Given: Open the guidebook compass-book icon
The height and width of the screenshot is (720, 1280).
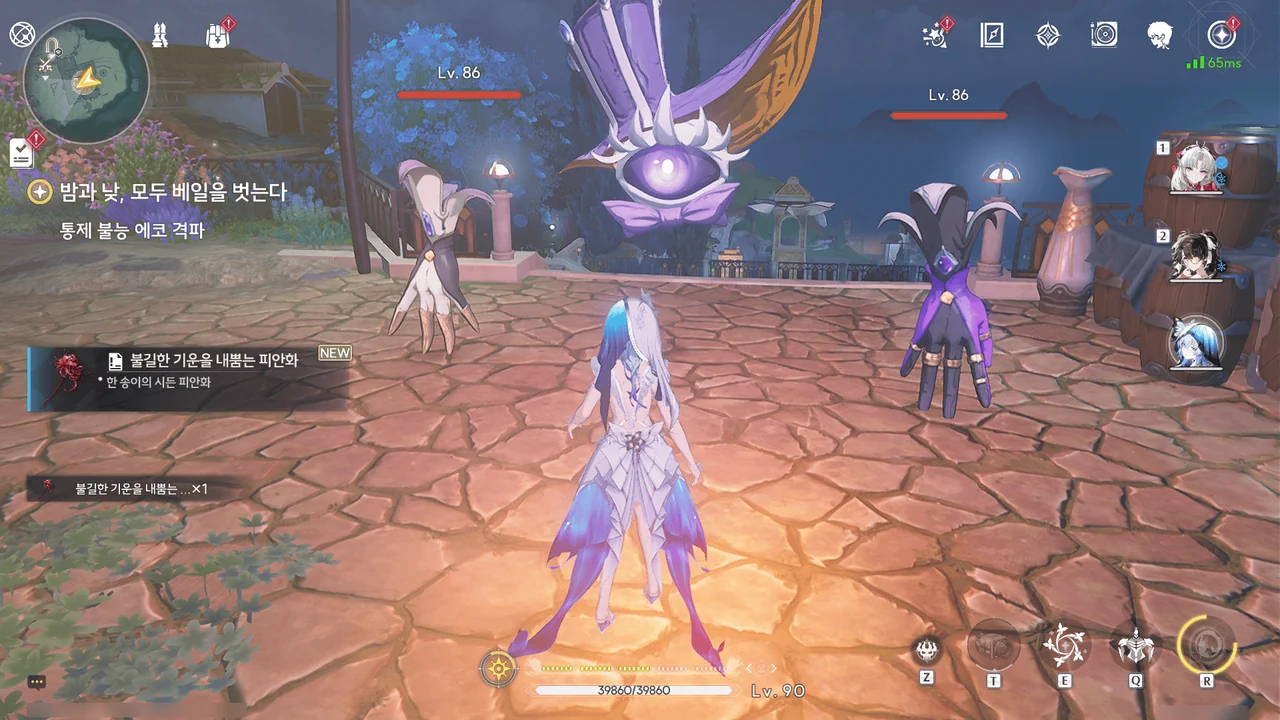Looking at the screenshot, I should pyautogui.click(x=991, y=36).
